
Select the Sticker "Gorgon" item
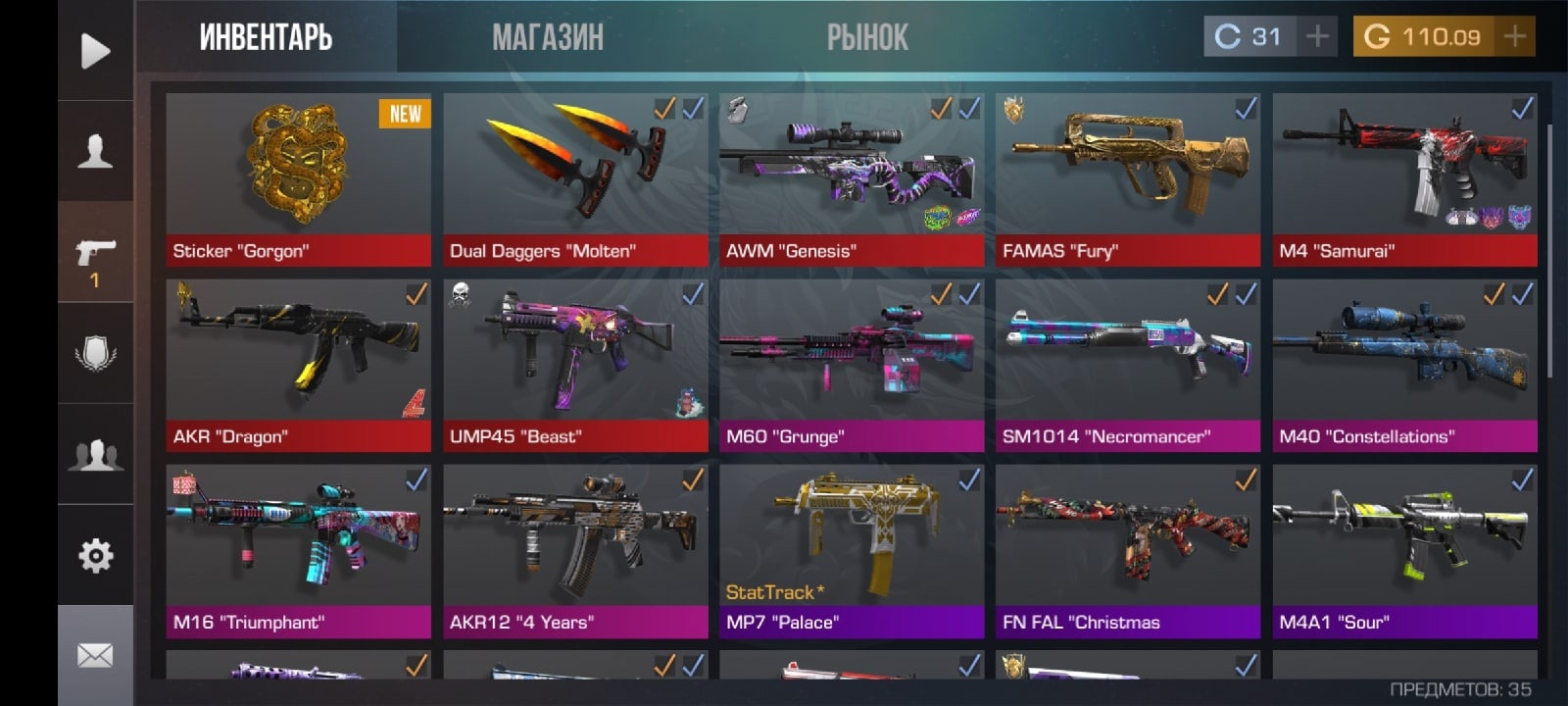(298, 179)
